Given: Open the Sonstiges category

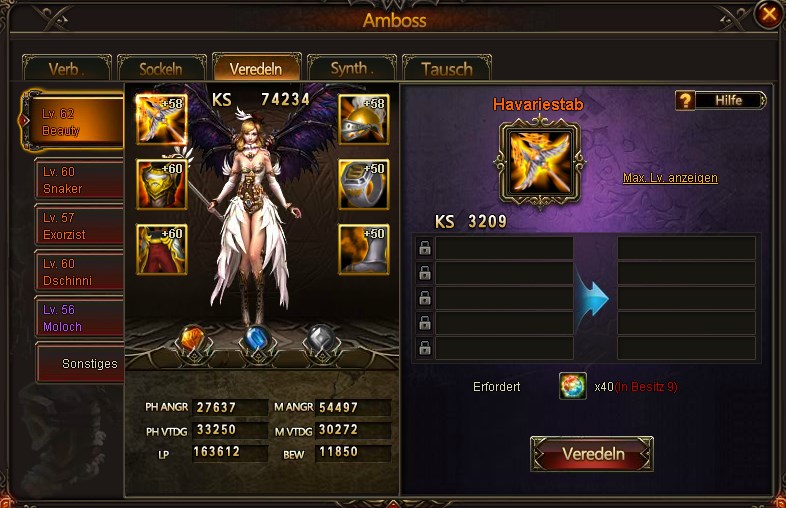Looking at the screenshot, I should (x=80, y=364).
